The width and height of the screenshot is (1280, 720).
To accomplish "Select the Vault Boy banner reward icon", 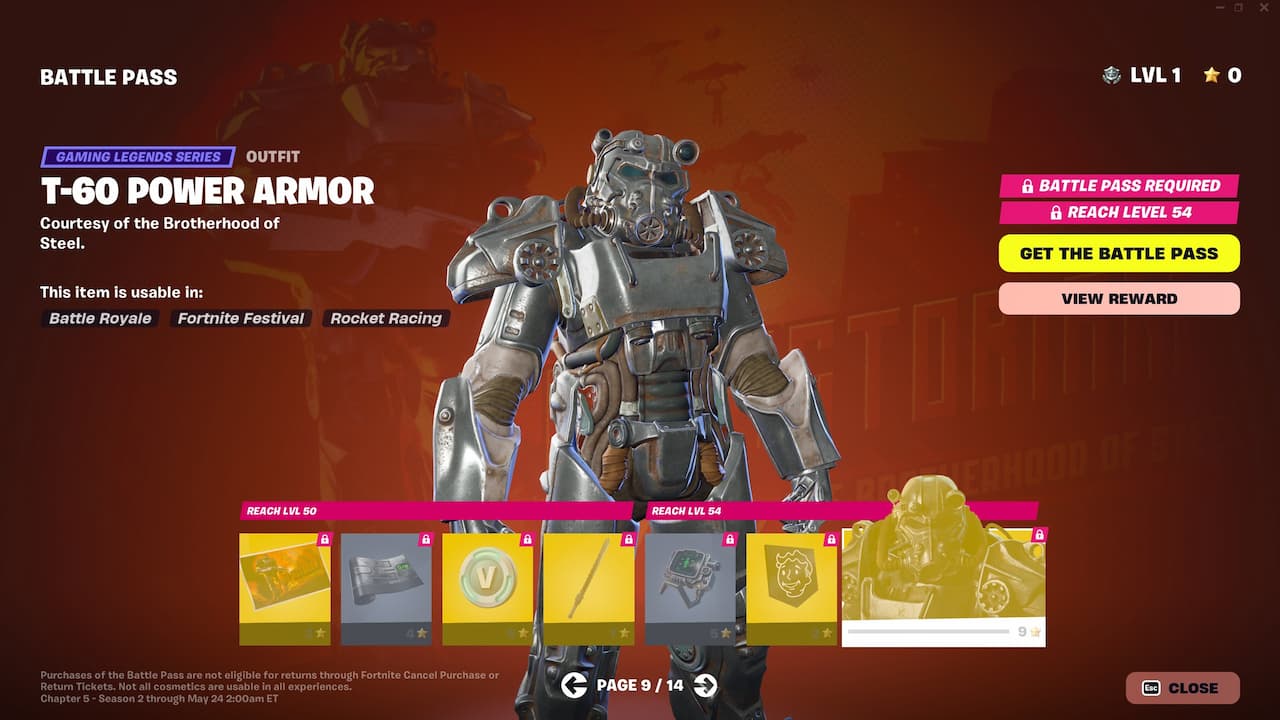I will click(791, 580).
